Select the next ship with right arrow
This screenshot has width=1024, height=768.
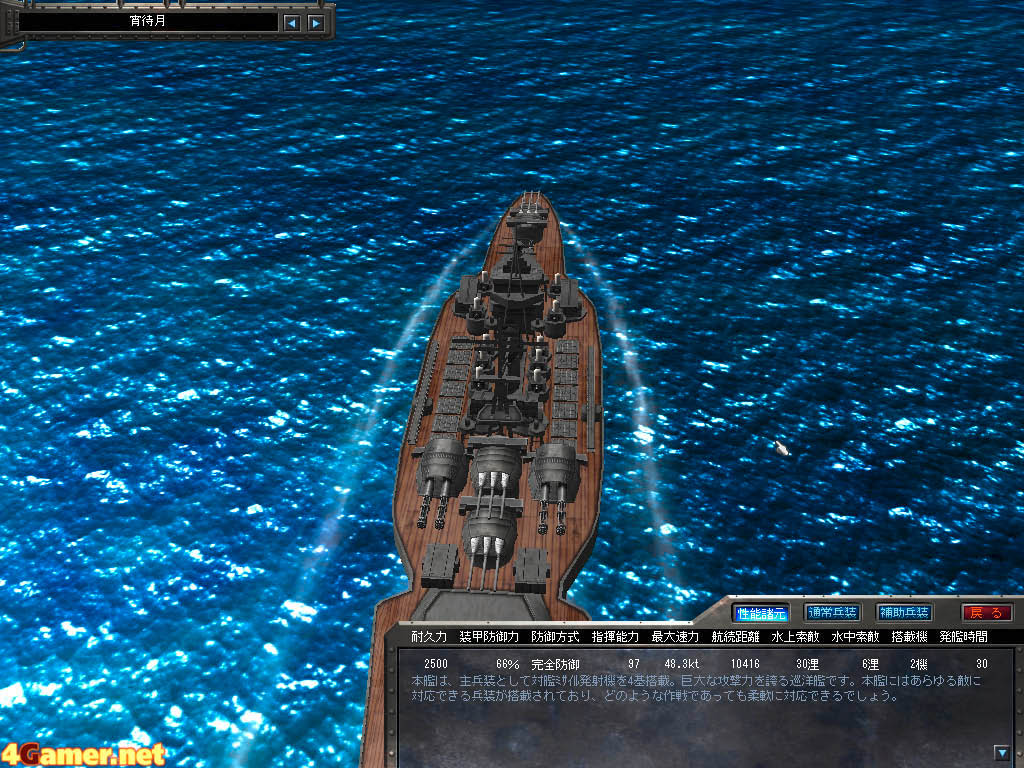point(316,22)
